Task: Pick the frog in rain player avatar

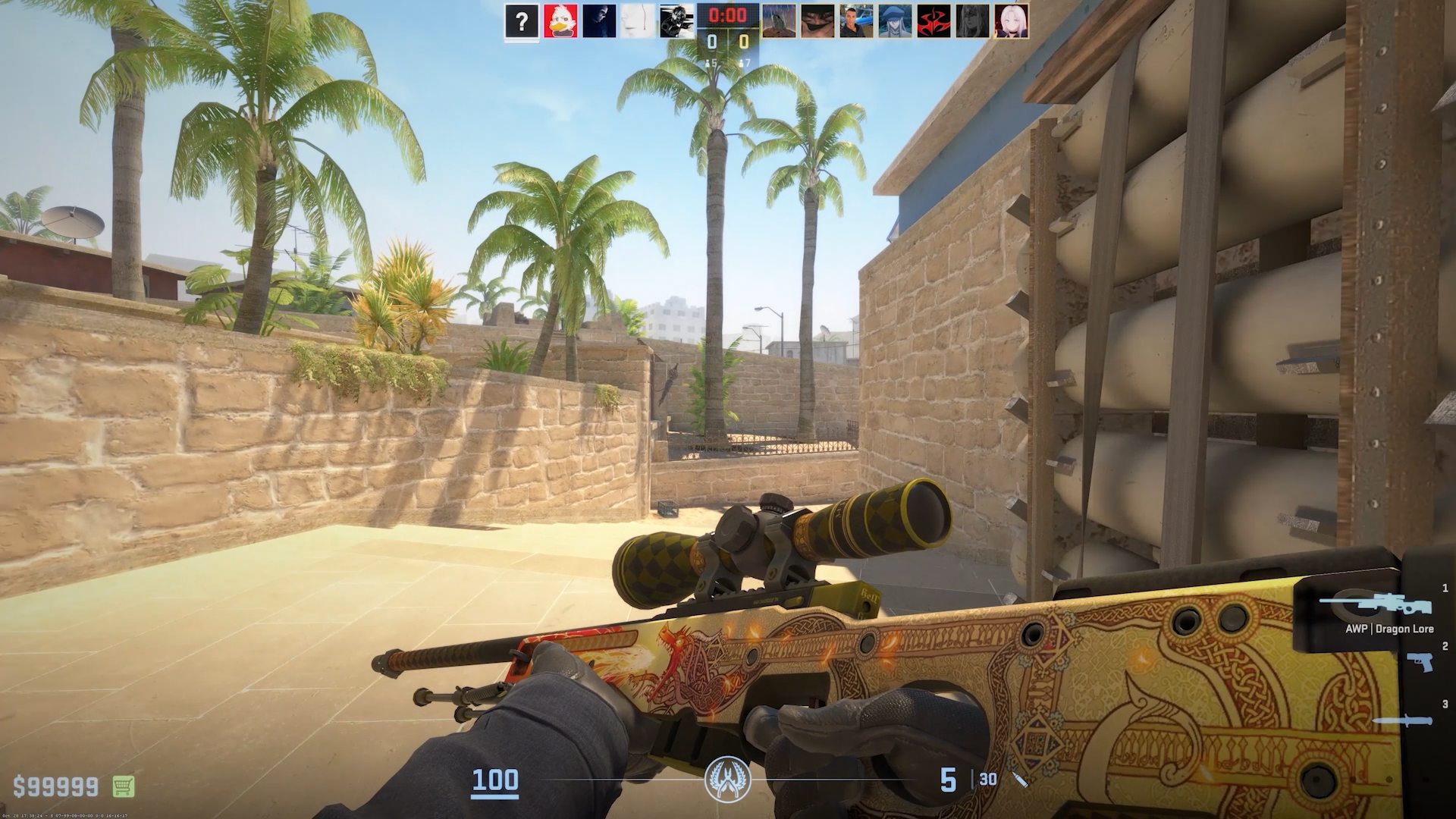Action: pyautogui.click(x=779, y=21)
